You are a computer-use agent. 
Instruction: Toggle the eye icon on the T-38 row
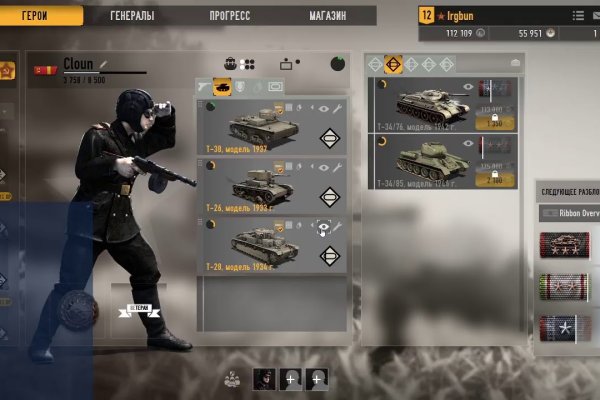pyautogui.click(x=324, y=108)
